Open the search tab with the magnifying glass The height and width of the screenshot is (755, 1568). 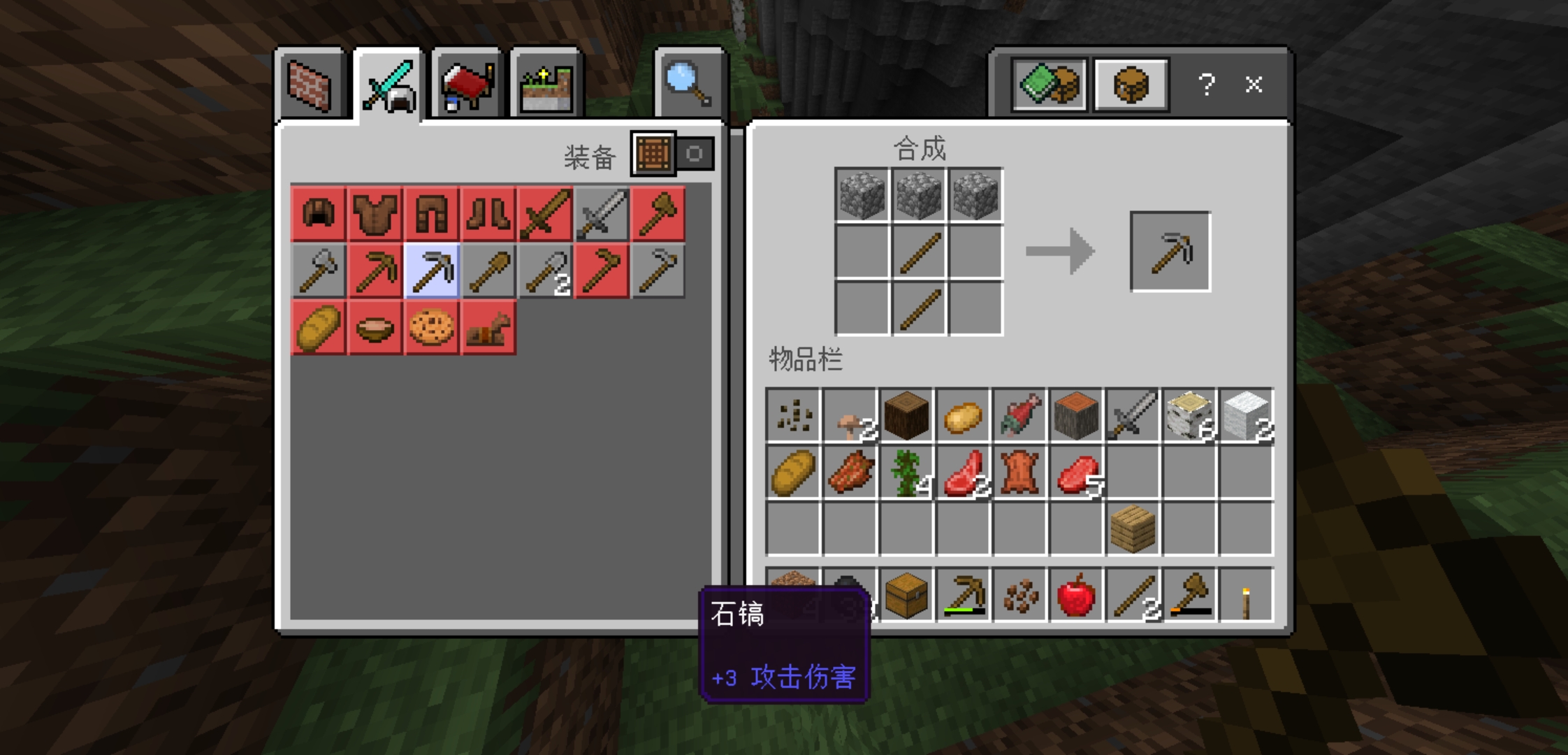point(689,85)
